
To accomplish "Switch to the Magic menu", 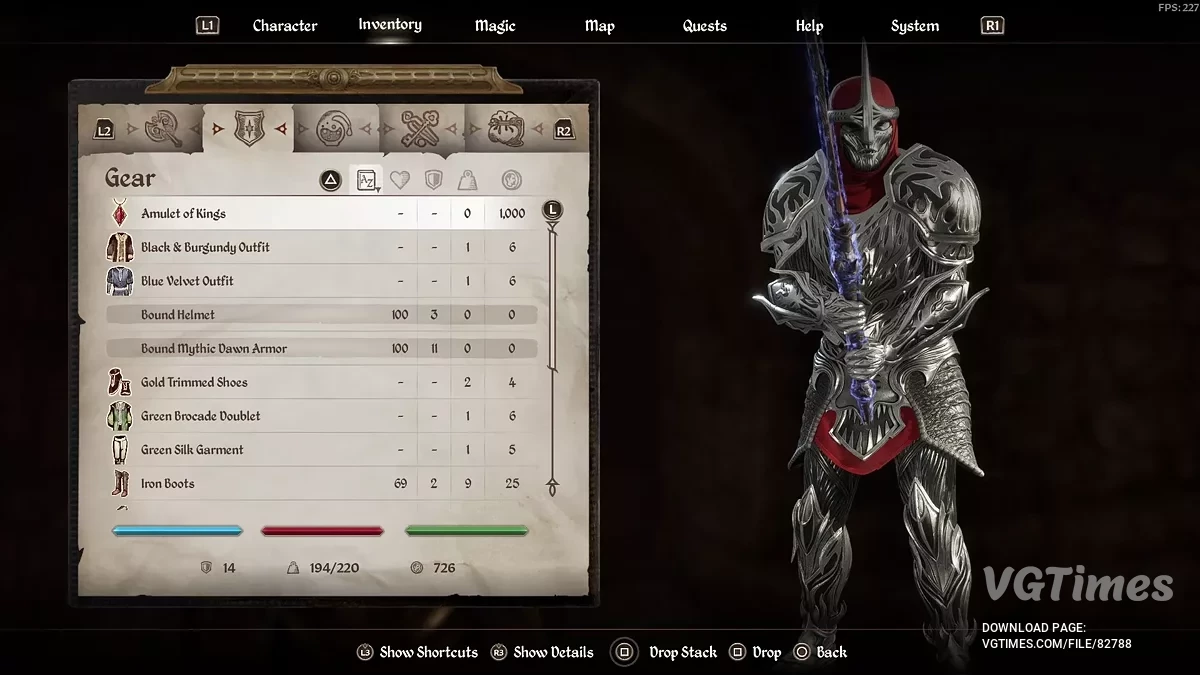I will click(494, 26).
